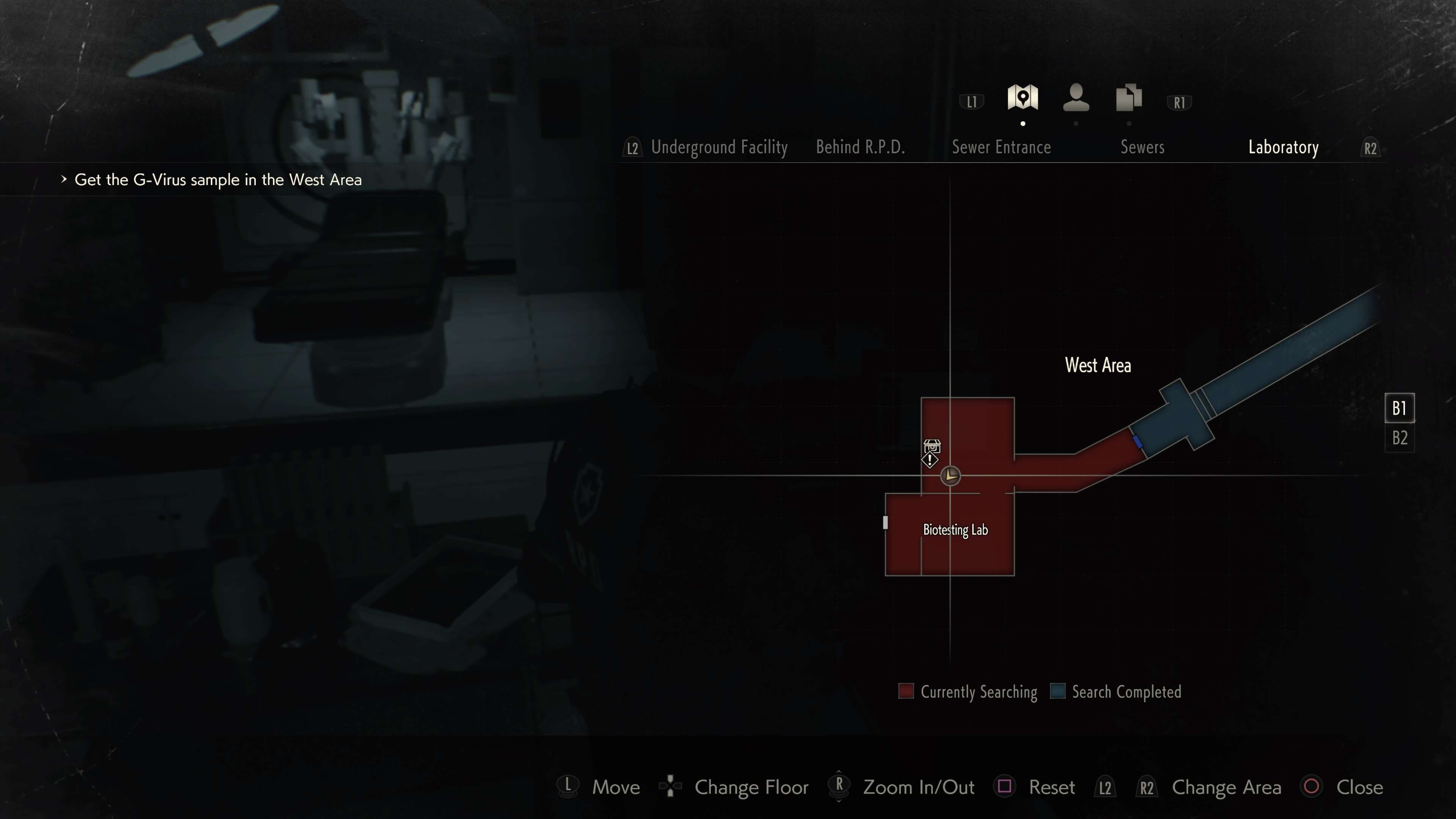Image resolution: width=1456 pixels, height=819 pixels.
Task: Open the map screen icon
Action: click(x=1023, y=98)
